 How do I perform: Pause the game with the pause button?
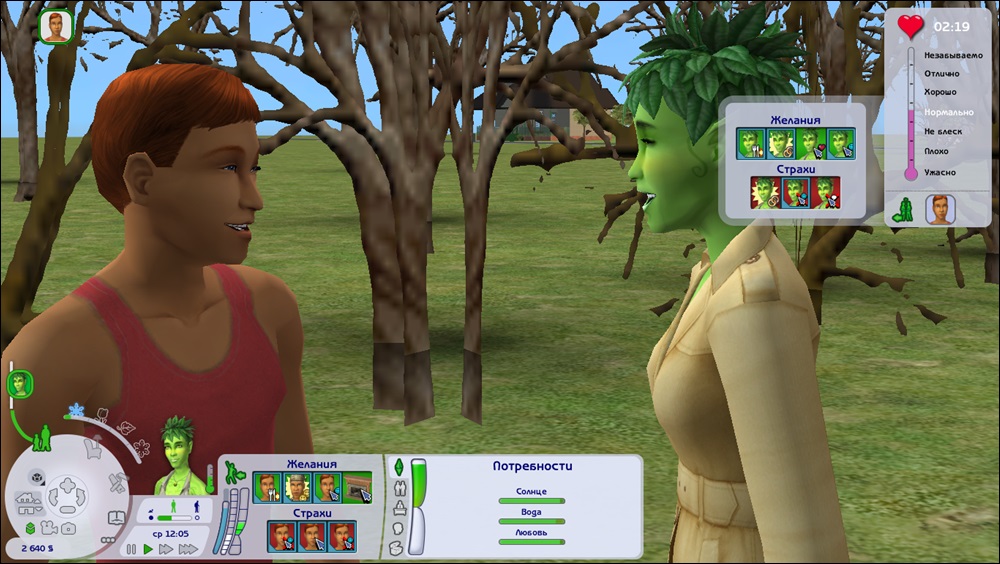pyautogui.click(x=131, y=549)
